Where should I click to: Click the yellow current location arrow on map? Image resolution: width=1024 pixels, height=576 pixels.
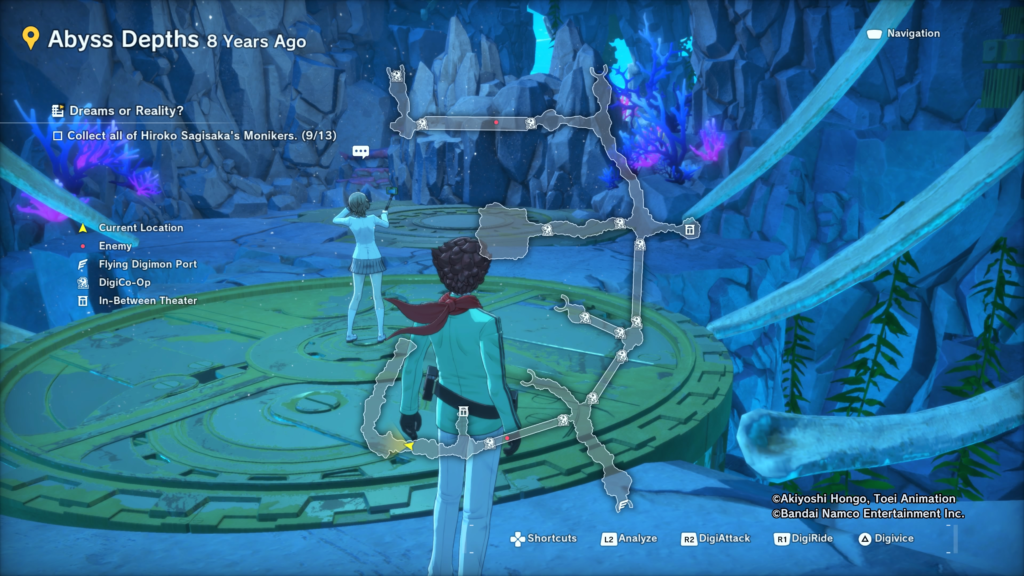(x=408, y=445)
